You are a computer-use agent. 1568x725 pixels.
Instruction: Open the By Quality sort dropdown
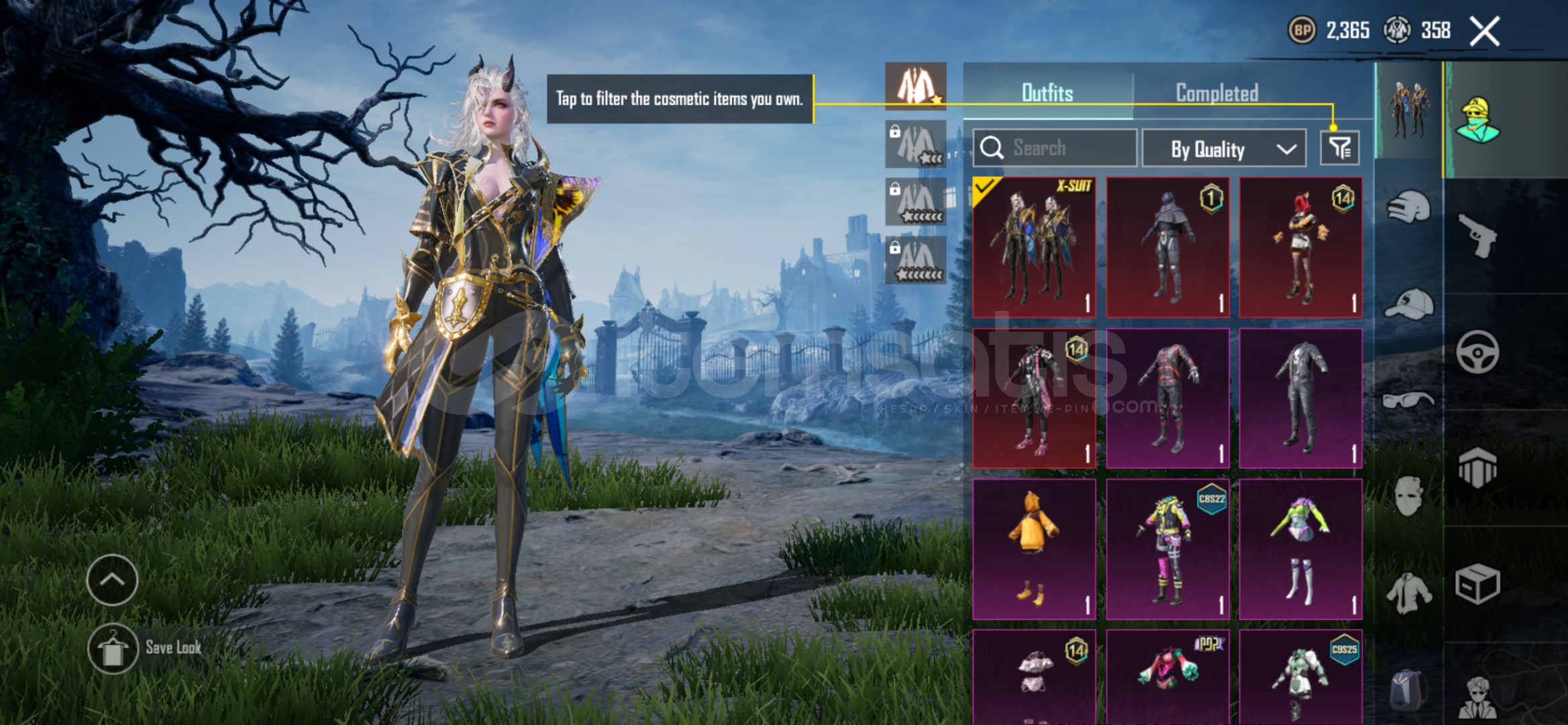tap(1224, 148)
